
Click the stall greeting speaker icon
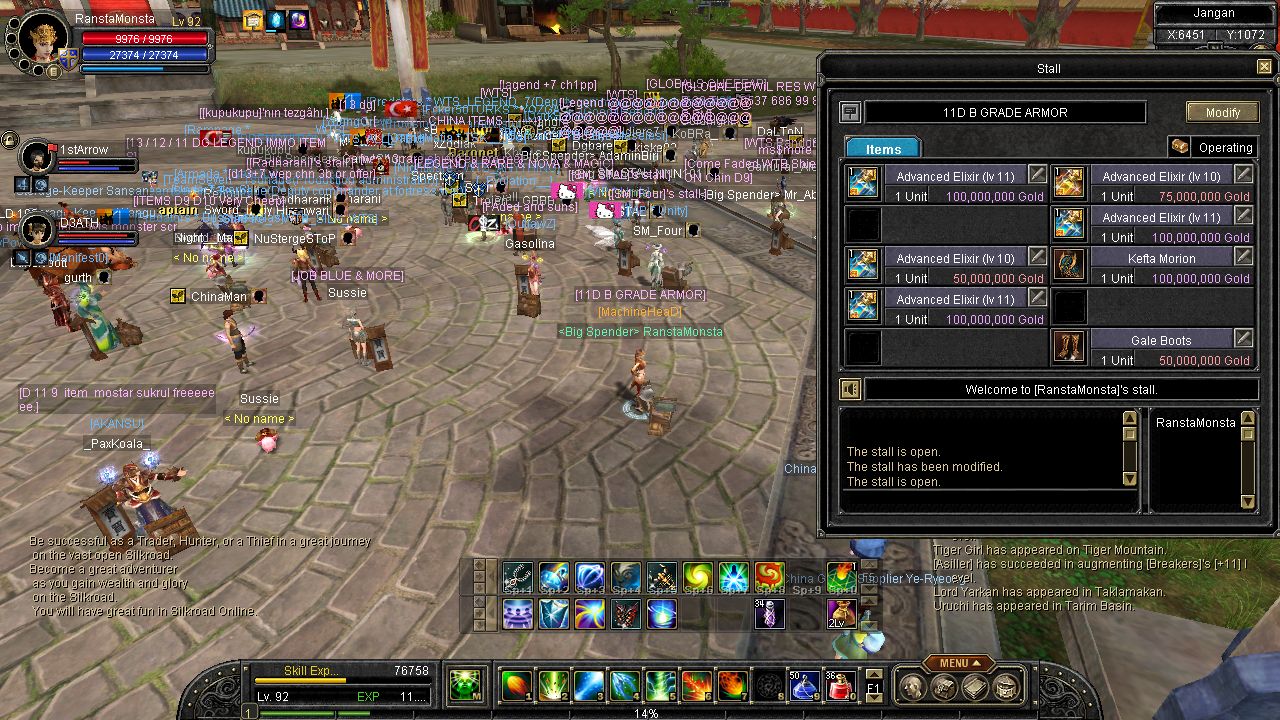850,390
